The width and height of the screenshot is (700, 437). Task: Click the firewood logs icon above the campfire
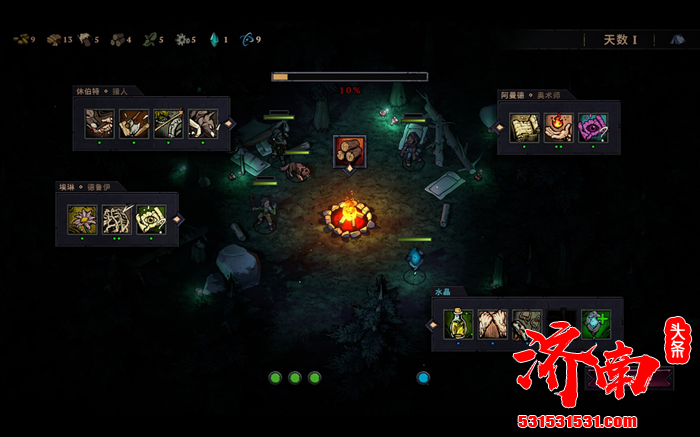pos(349,152)
